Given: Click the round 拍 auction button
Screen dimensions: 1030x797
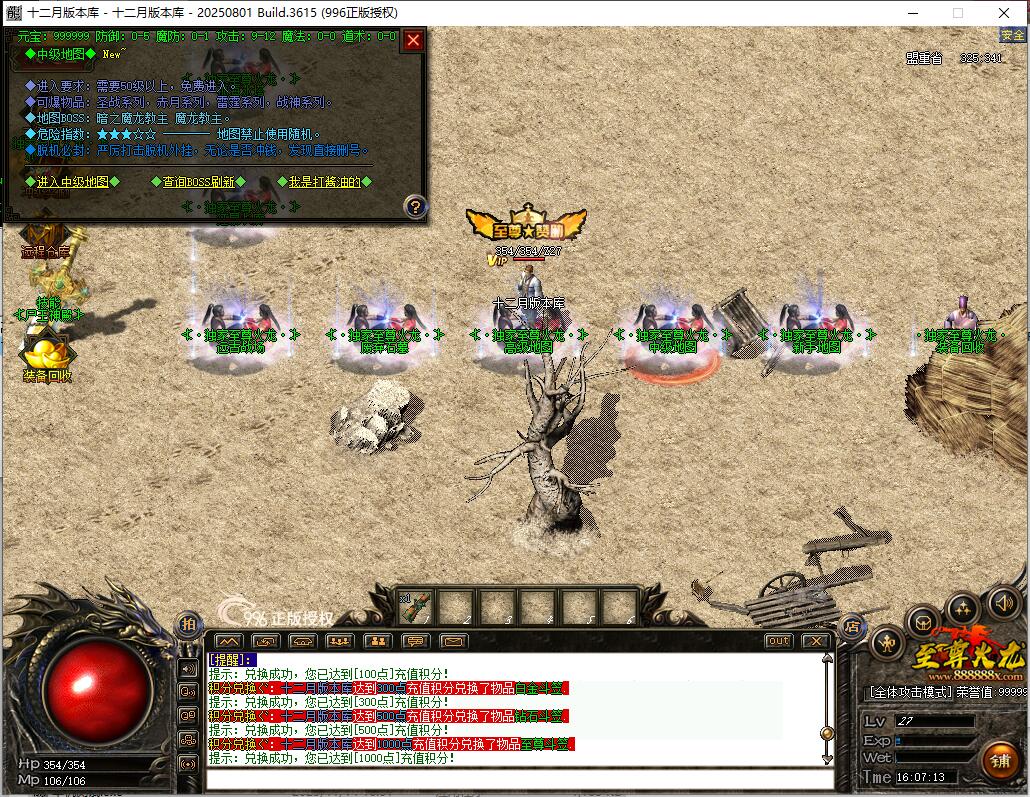Looking at the screenshot, I should [189, 625].
